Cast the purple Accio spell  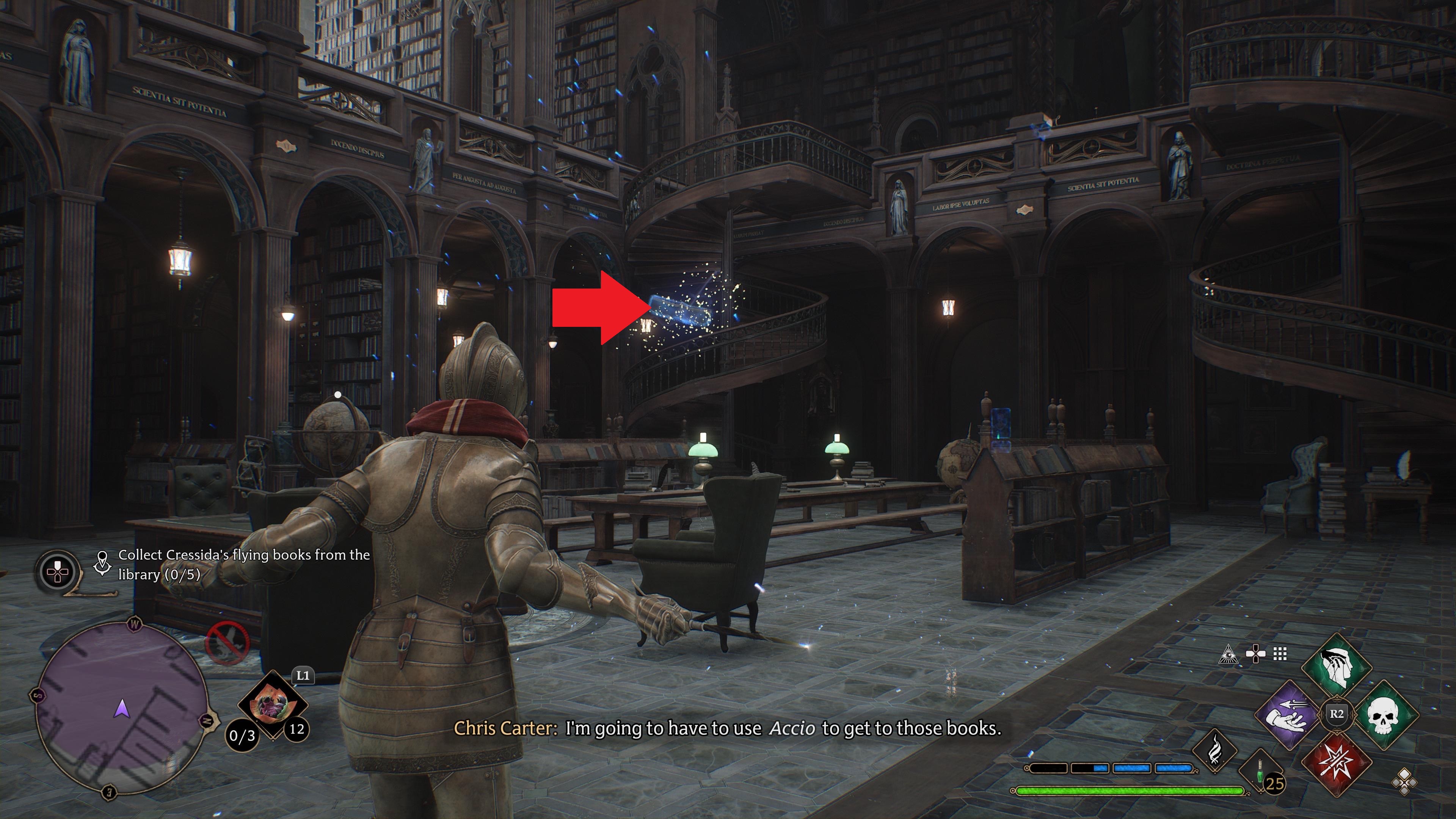pyautogui.click(x=1290, y=715)
